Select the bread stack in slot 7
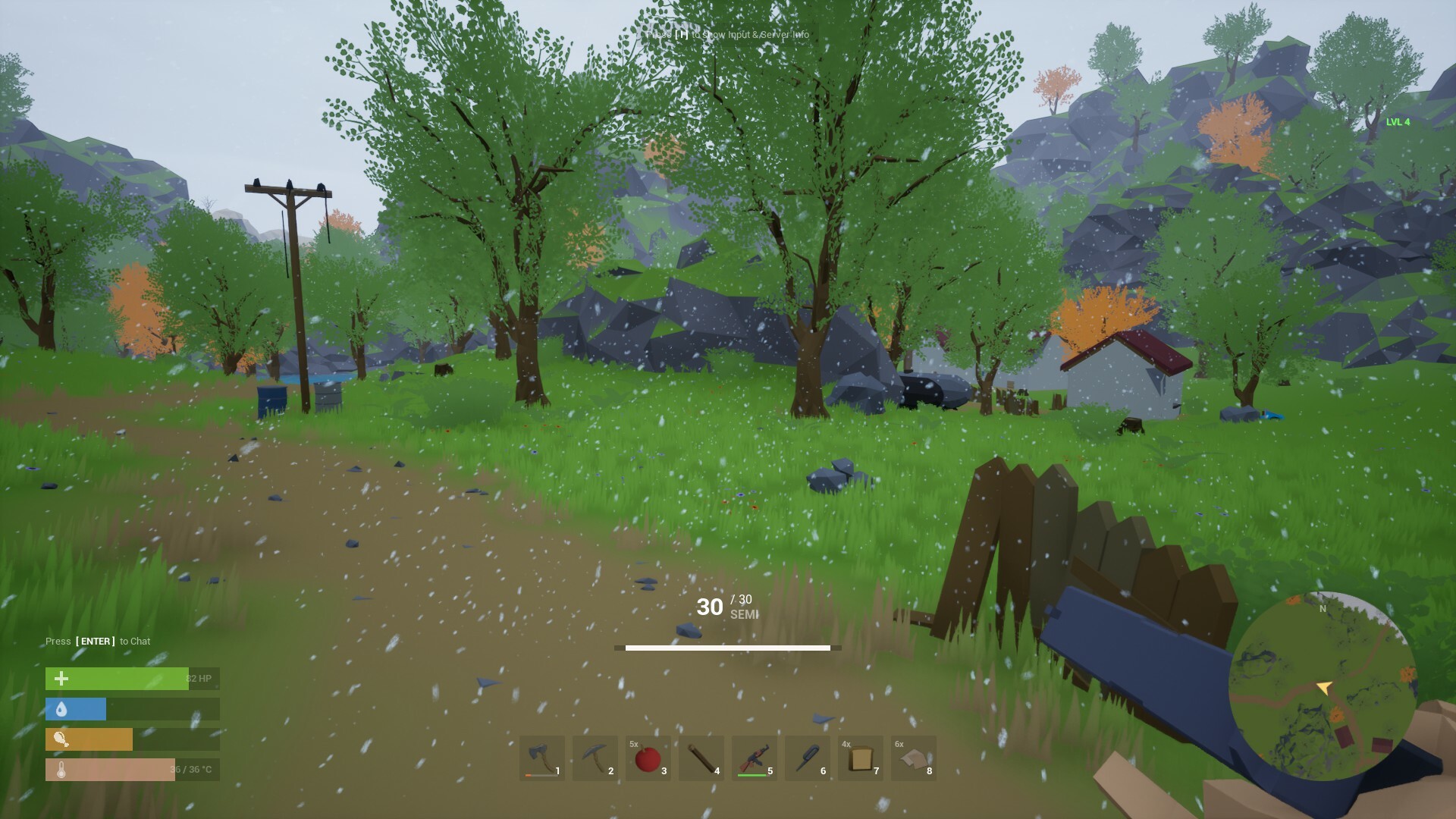This screenshot has width=1456, height=819. pos(861,758)
